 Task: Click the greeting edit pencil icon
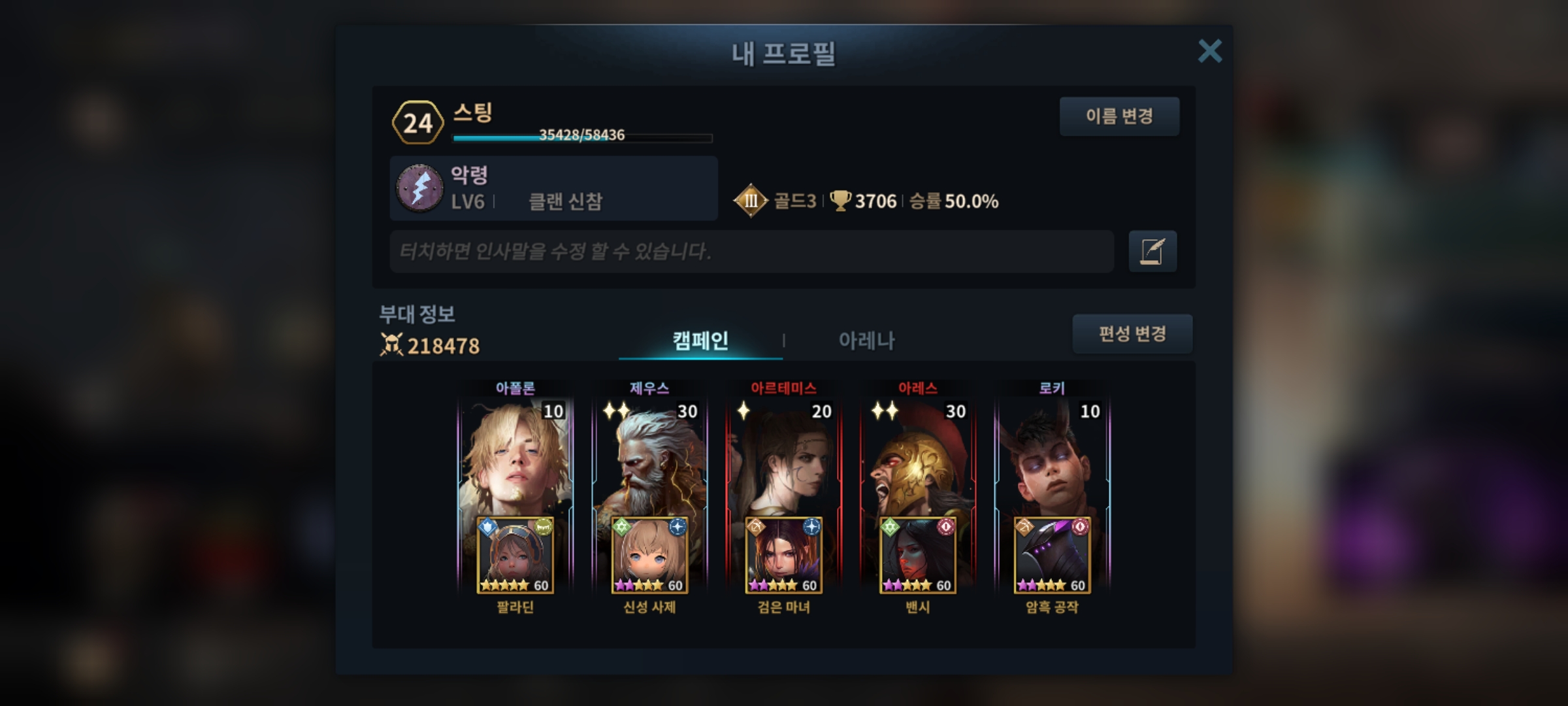[x=1152, y=251]
